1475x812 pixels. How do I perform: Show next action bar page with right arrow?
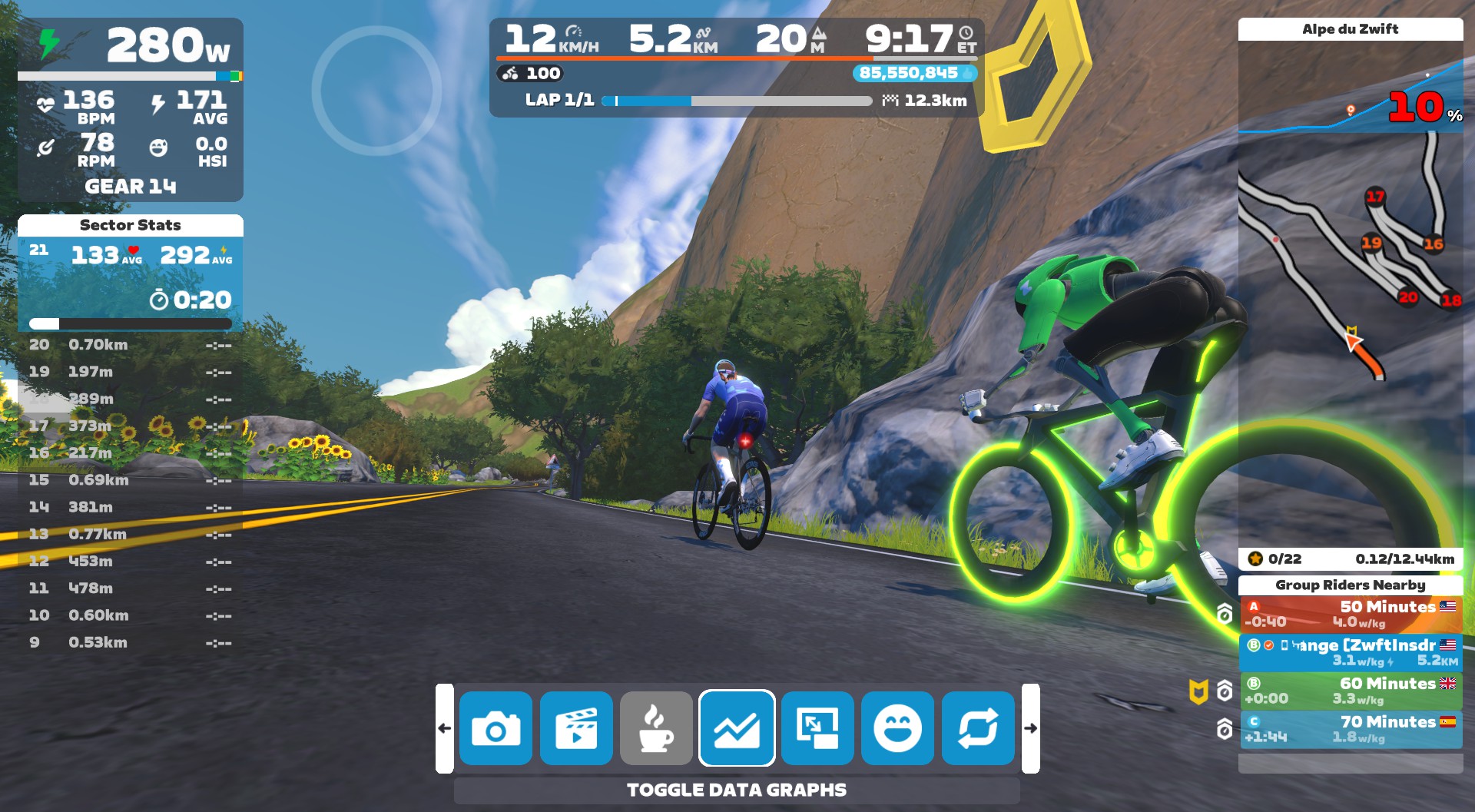click(x=1030, y=728)
